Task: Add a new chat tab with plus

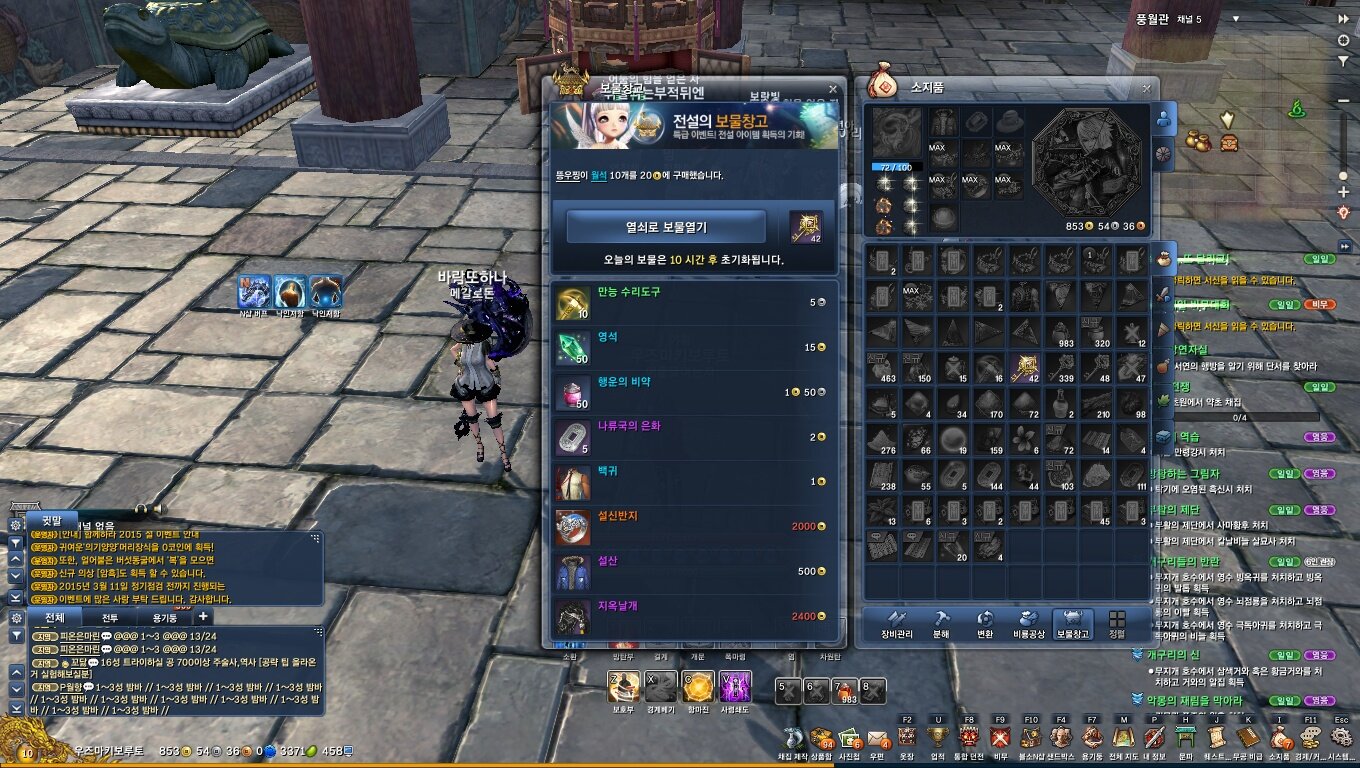Action: (x=203, y=617)
